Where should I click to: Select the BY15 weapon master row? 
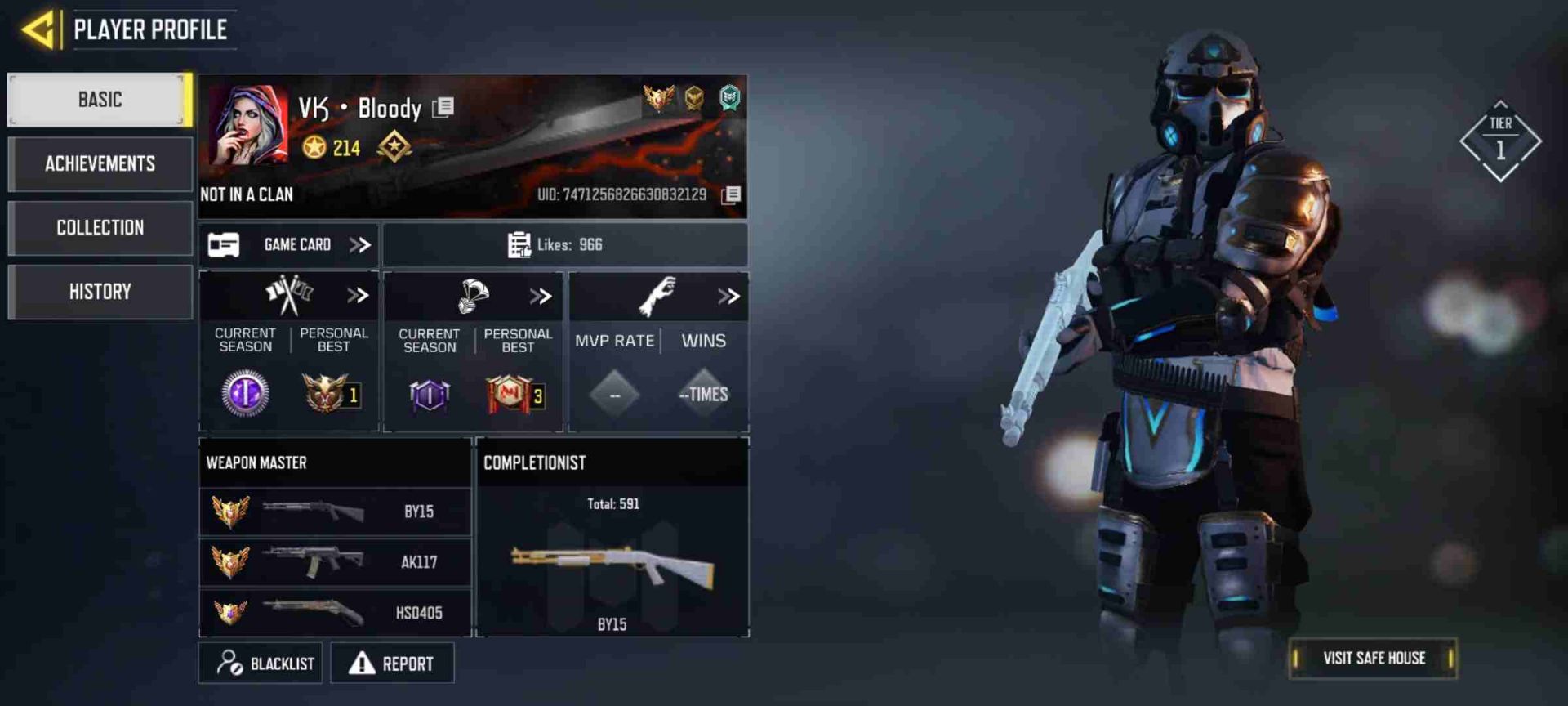[x=335, y=512]
